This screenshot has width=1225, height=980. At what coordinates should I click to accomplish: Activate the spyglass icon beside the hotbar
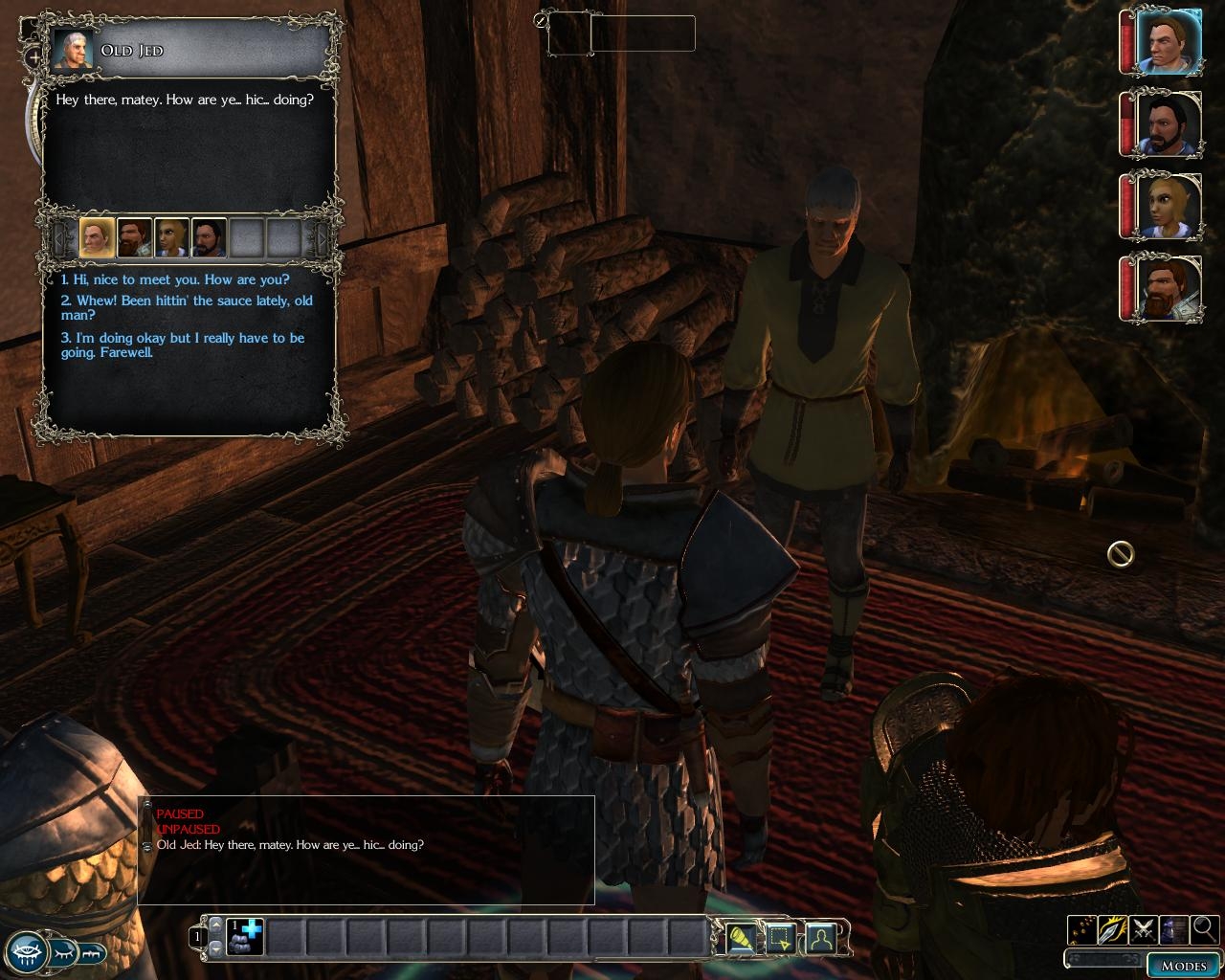click(x=741, y=938)
